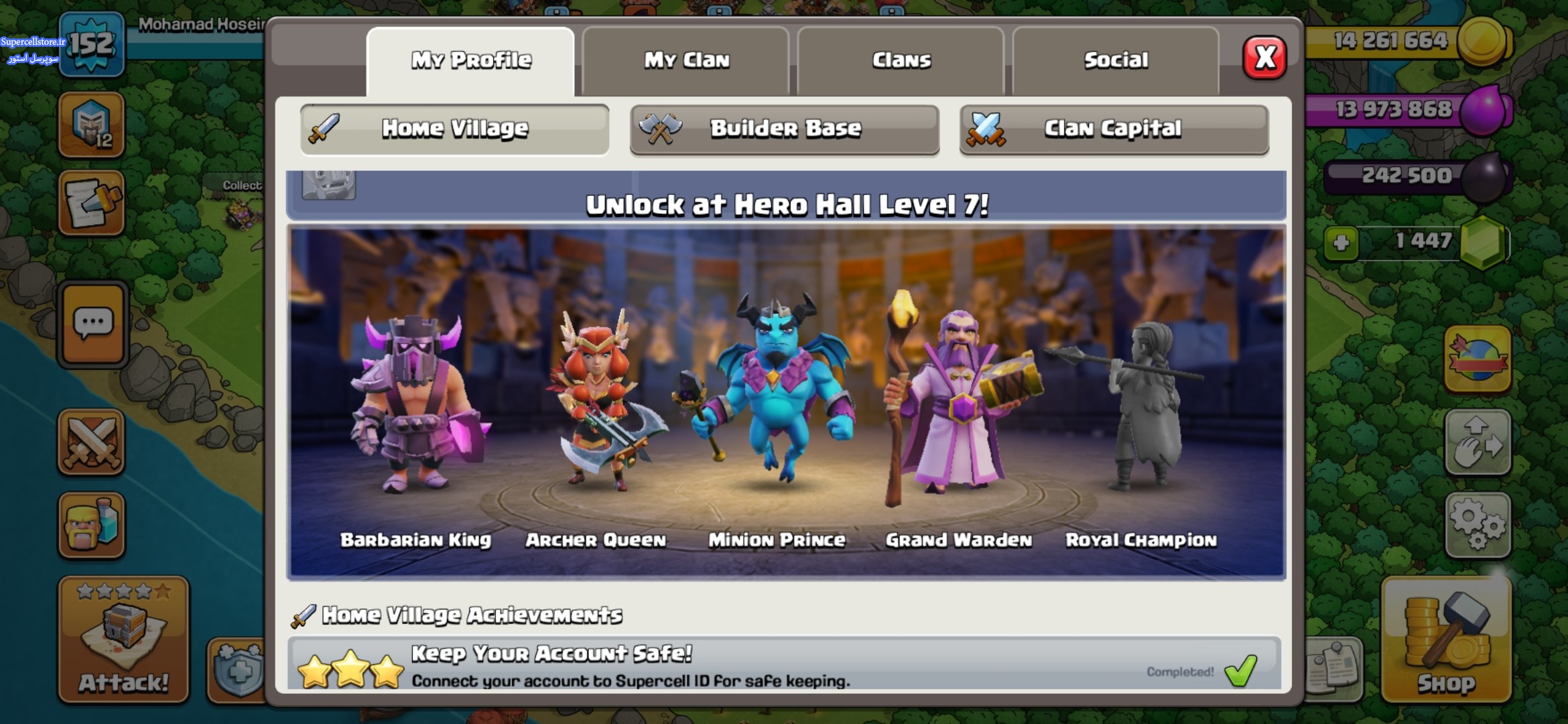
Task: Select the Minion Prince hero
Action: coord(777,396)
